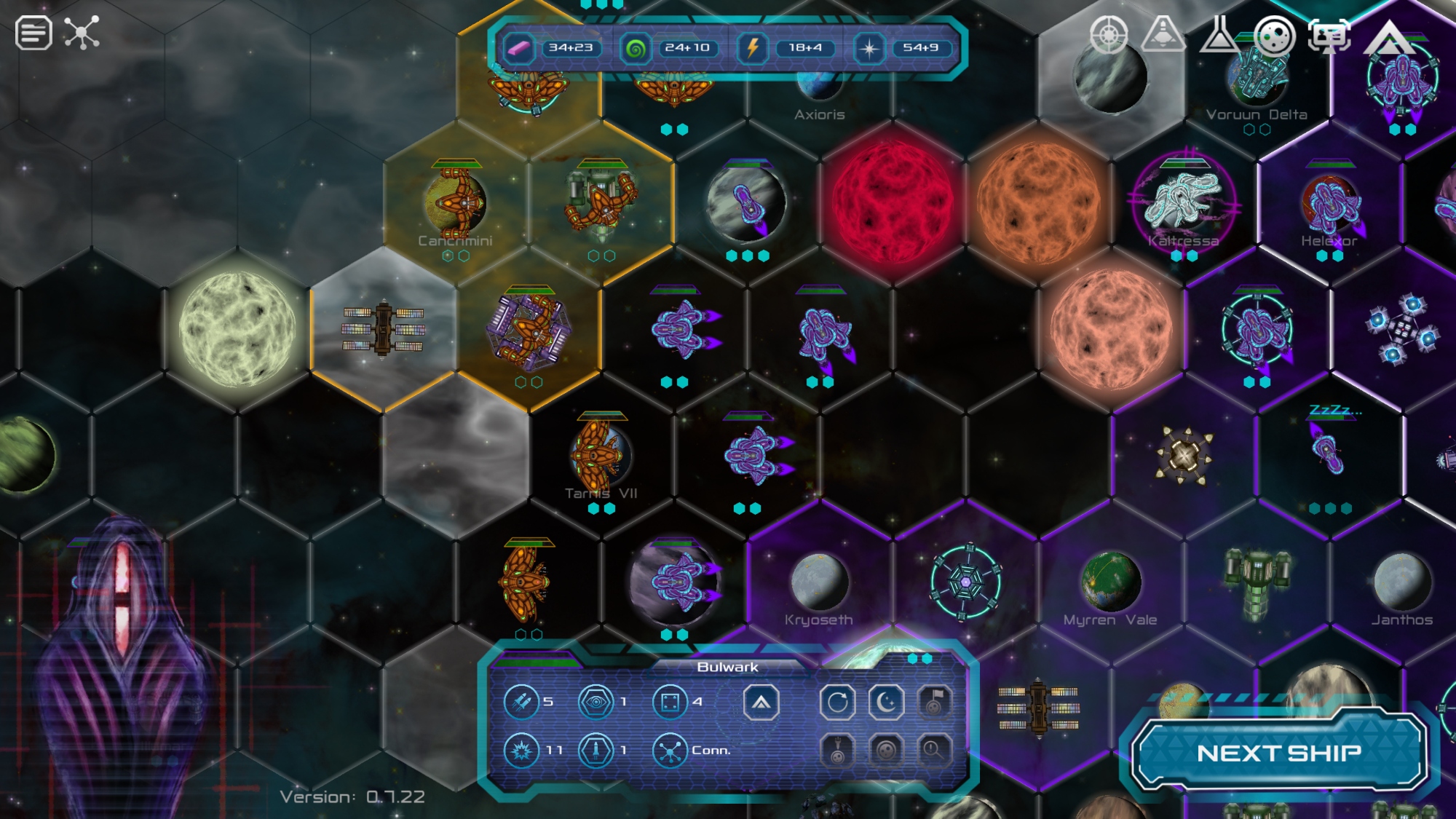The height and width of the screenshot is (819, 1456).
Task: Open the ship design triangle icon
Action: 1163,34
